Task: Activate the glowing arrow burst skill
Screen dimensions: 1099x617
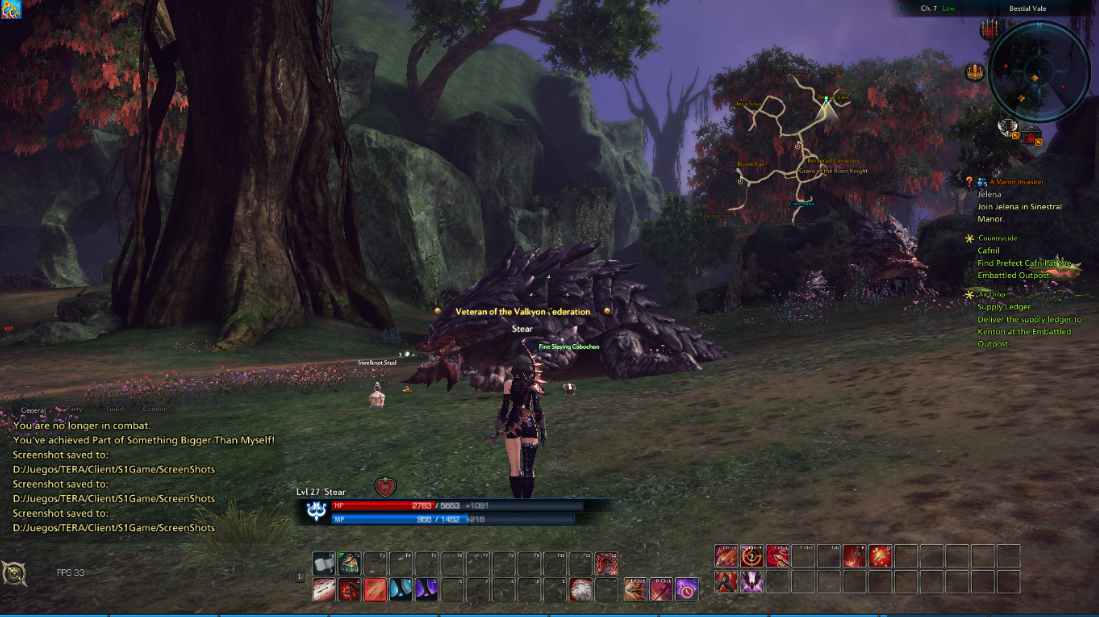Action: tap(880, 556)
